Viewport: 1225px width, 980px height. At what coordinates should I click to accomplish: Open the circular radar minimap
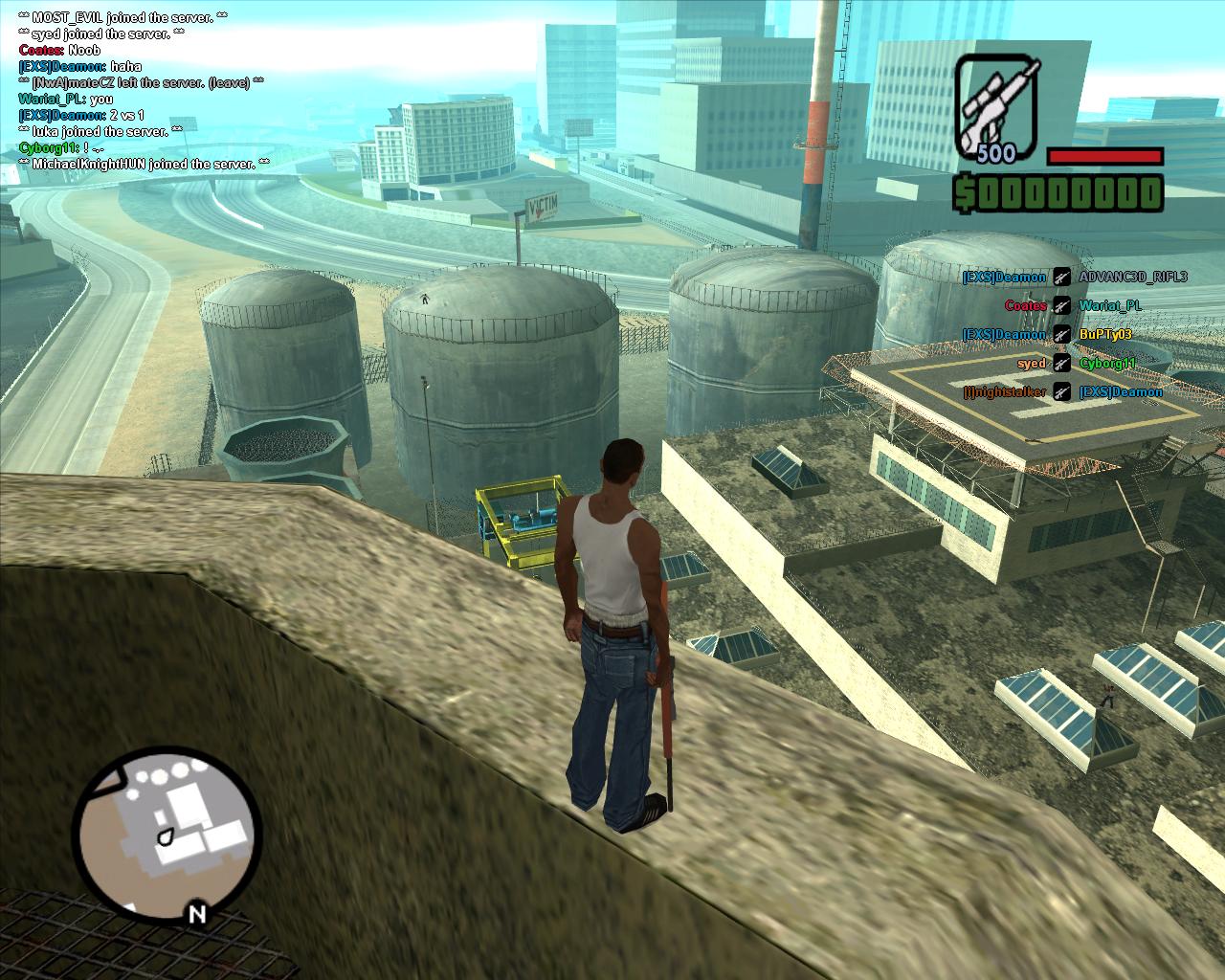tap(167, 830)
